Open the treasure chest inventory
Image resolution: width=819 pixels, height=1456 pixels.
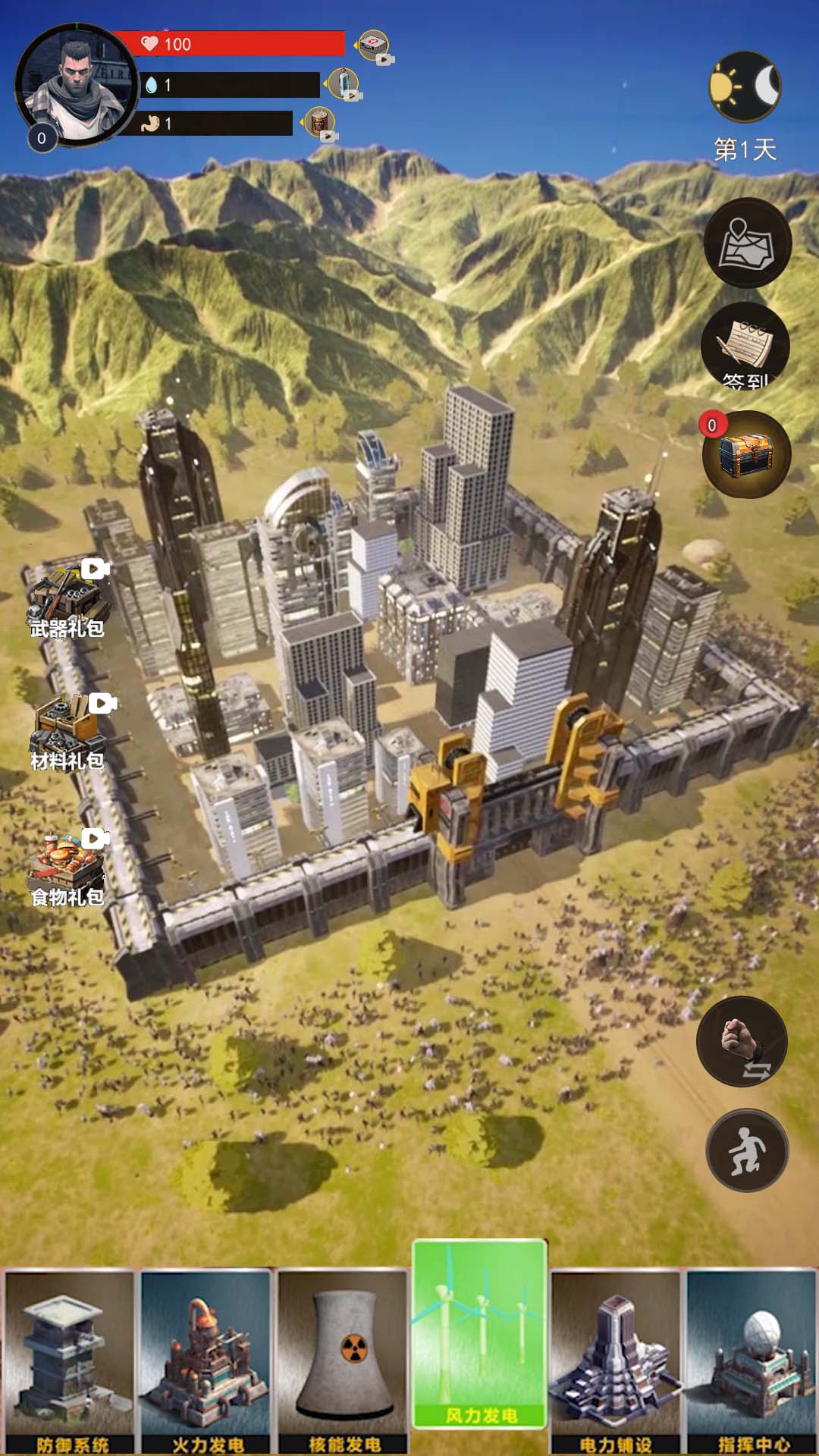[x=746, y=454]
